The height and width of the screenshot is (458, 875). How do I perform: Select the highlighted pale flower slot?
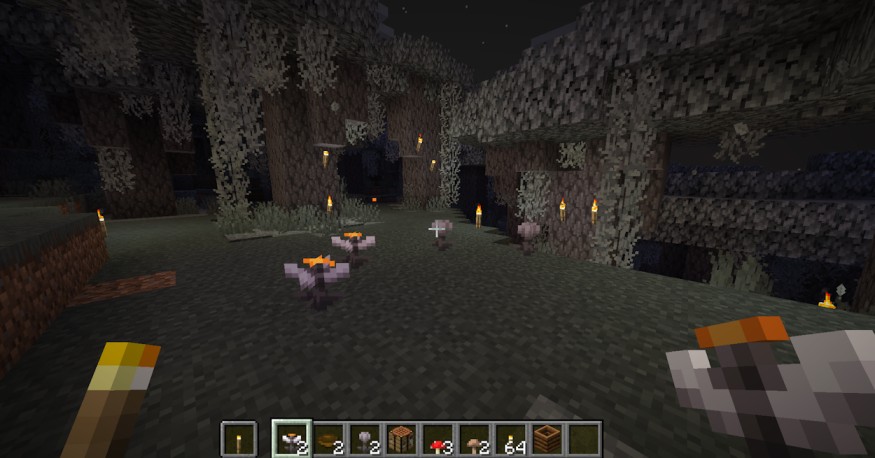292,439
